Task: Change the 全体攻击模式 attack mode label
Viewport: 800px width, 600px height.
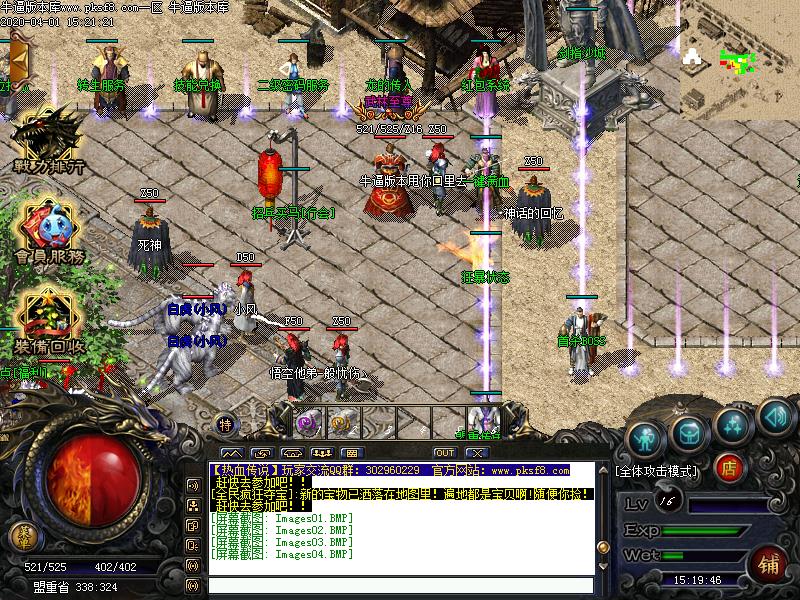Action: (x=657, y=469)
